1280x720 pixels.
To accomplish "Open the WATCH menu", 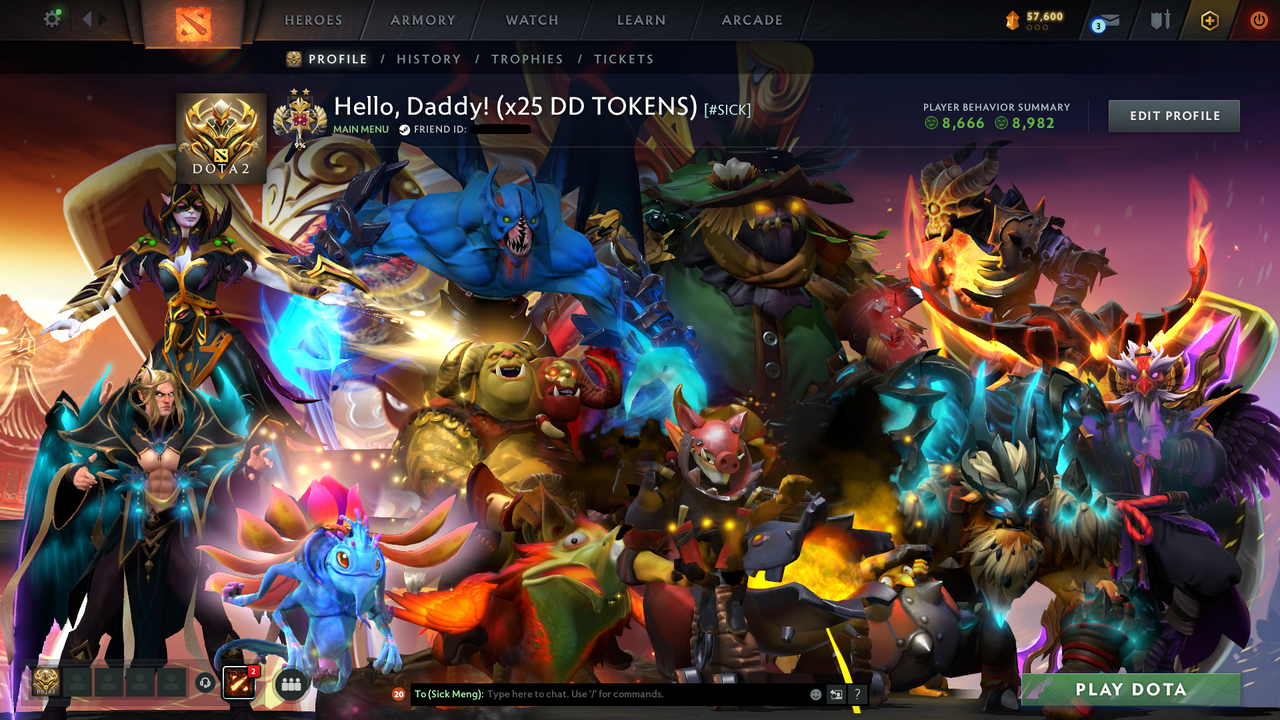I will point(531,20).
